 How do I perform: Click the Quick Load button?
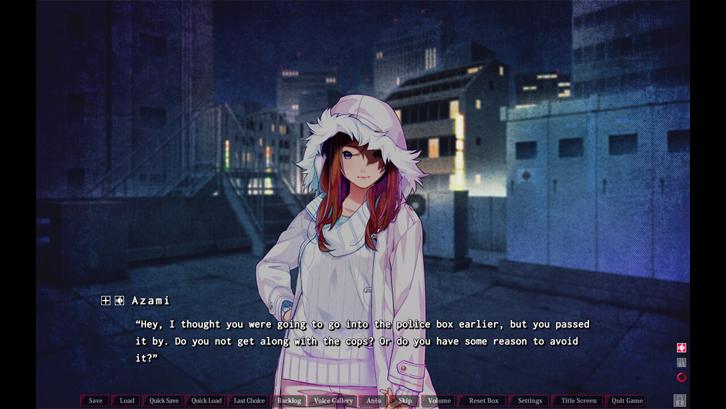(x=206, y=401)
